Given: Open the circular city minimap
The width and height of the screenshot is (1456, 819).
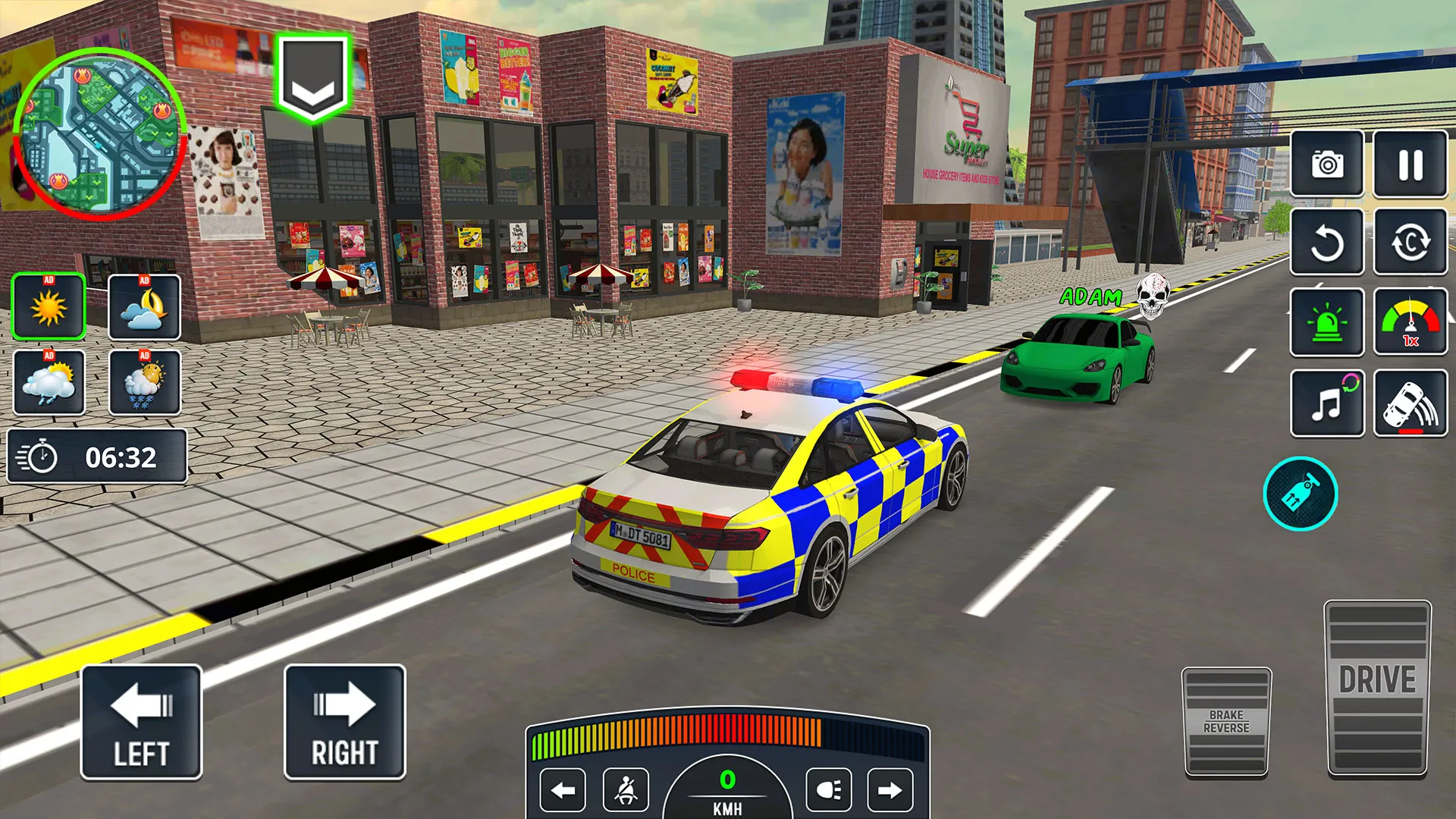Looking at the screenshot, I should point(99,134).
